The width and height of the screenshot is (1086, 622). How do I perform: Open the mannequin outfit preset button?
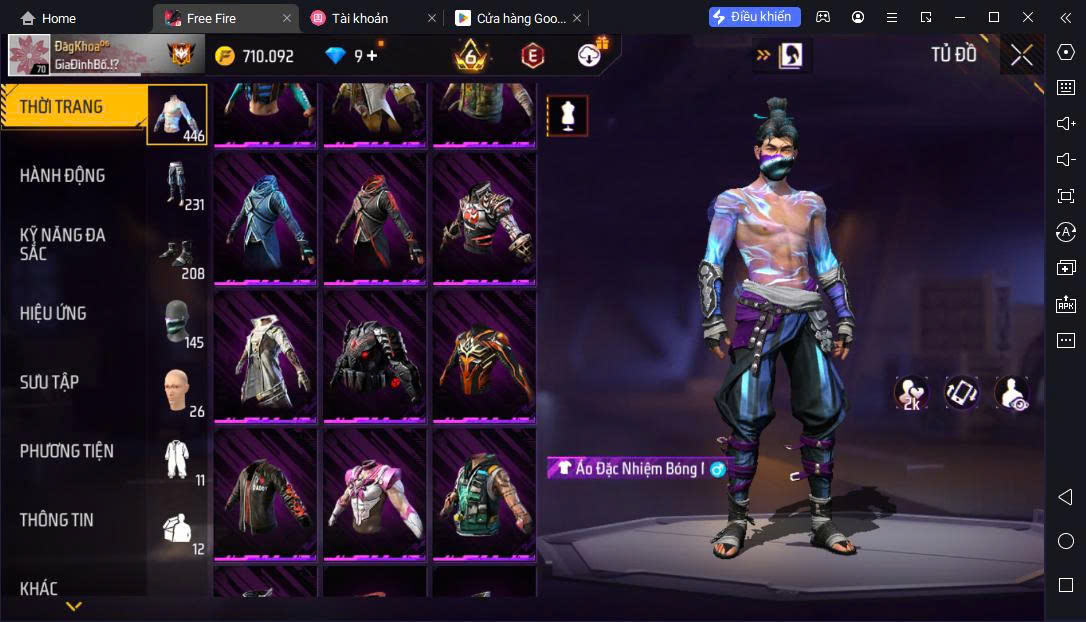(567, 116)
